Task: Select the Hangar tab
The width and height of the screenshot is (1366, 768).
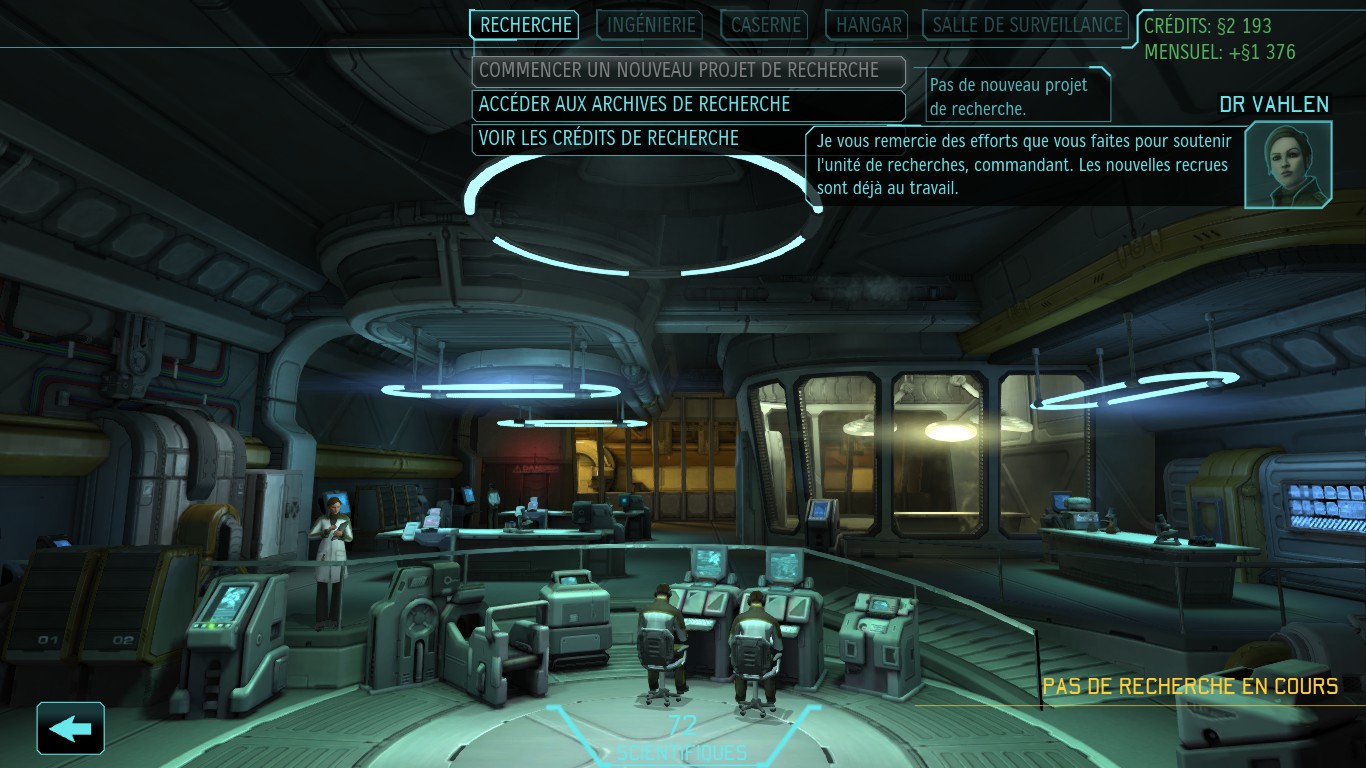Action: click(869, 25)
